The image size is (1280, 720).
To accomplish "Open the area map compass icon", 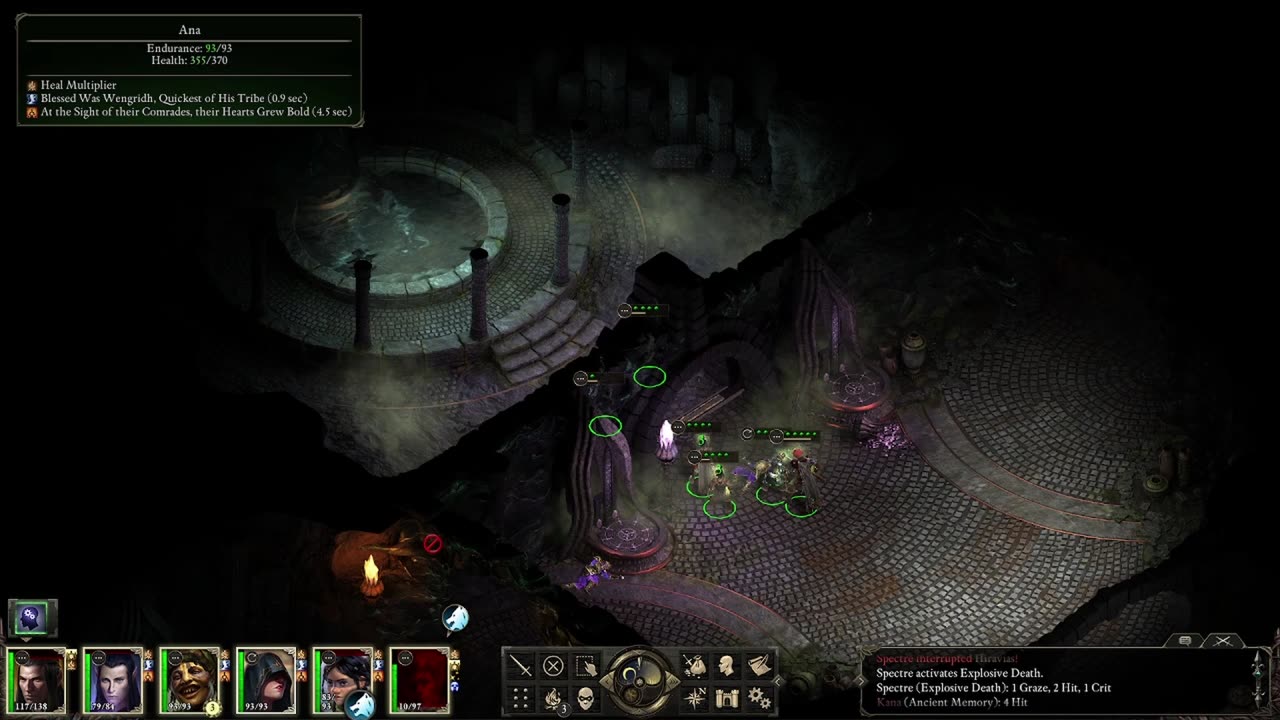I will click(694, 697).
